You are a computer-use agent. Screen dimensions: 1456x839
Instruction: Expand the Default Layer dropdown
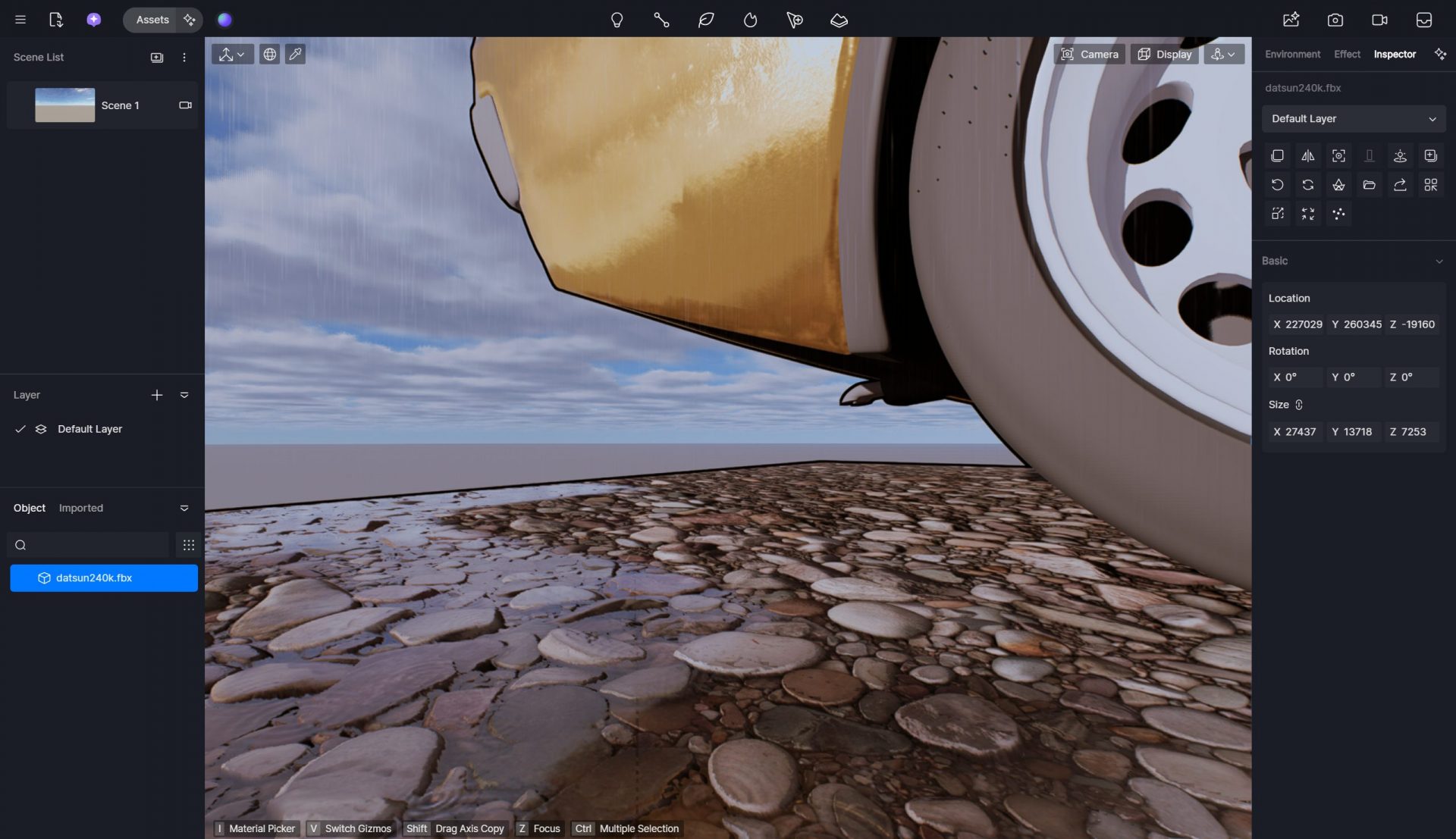click(1354, 119)
